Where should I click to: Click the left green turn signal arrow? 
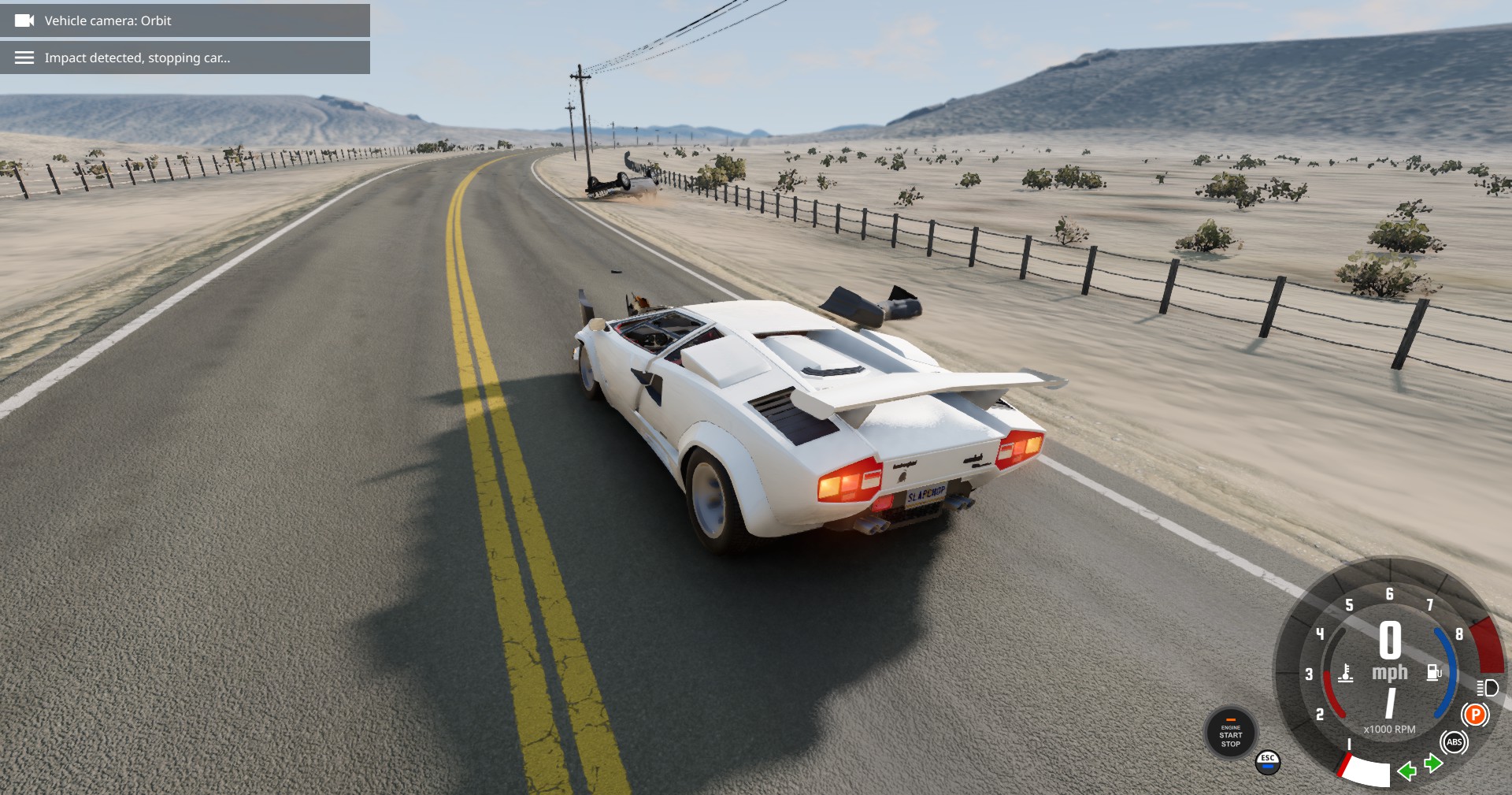click(1406, 771)
